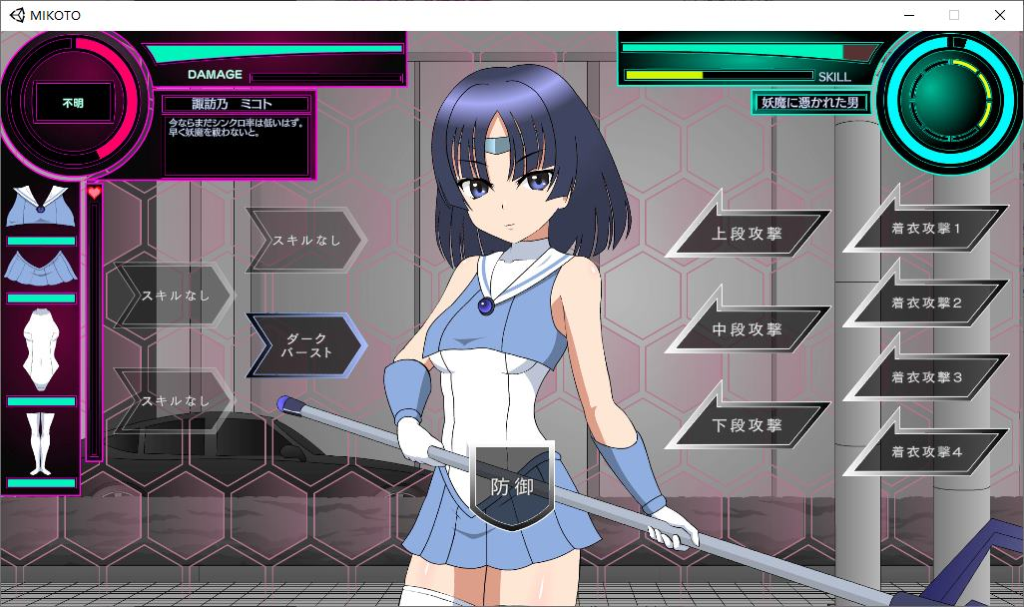This screenshot has height=607, width=1024.
Task: Use the 下段攻撃 attack button
Action: point(748,425)
